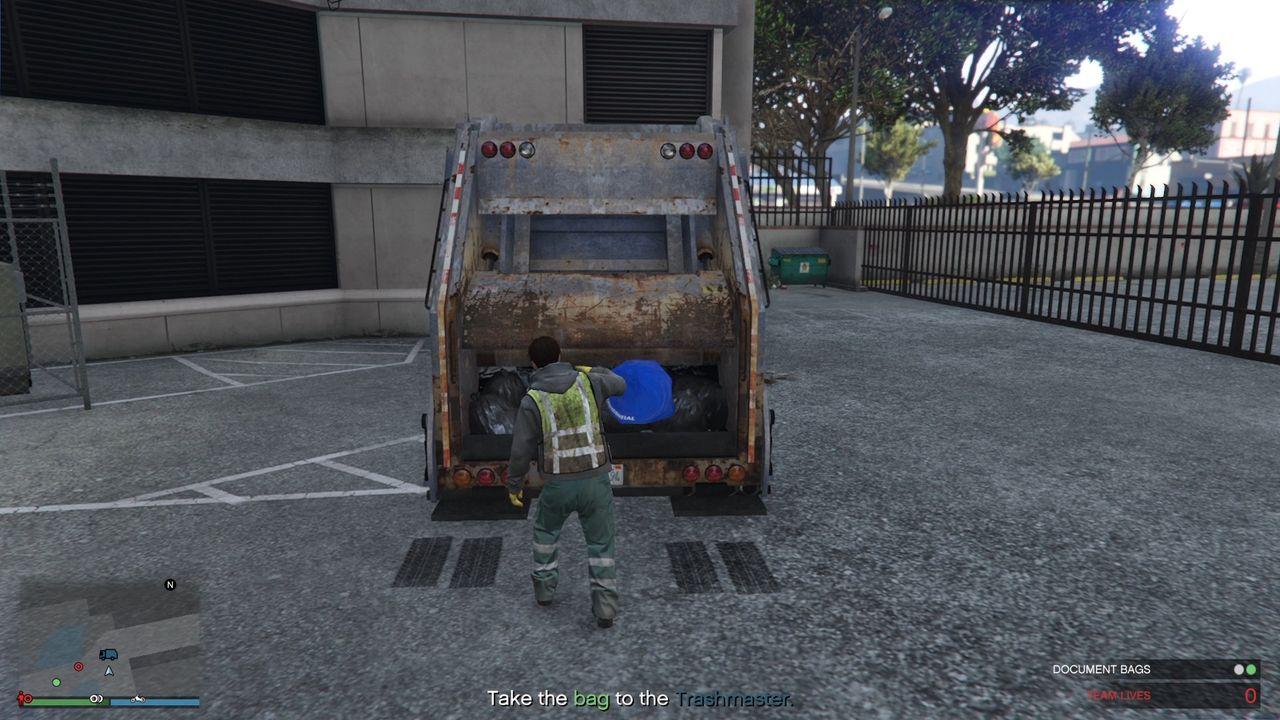This screenshot has width=1280, height=720.
Task: Click the motorcycle icon on the blue armor bar
Action: [x=137, y=699]
